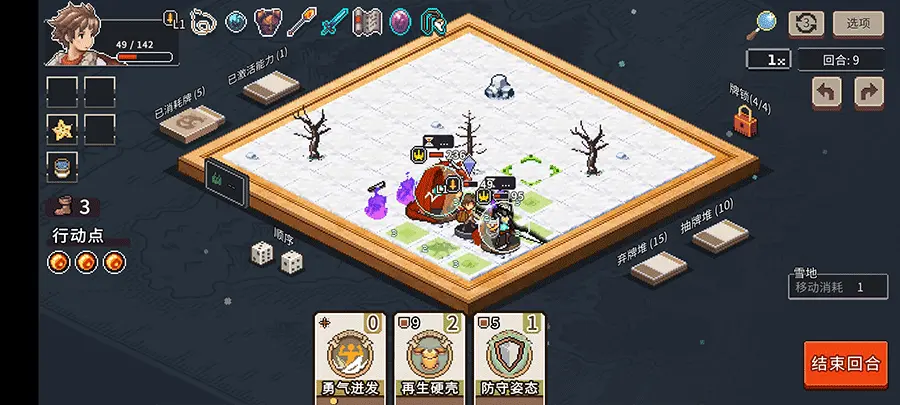The height and width of the screenshot is (405, 900).
Task: View the discard pile 弃牌堆
Action: (x=658, y=267)
